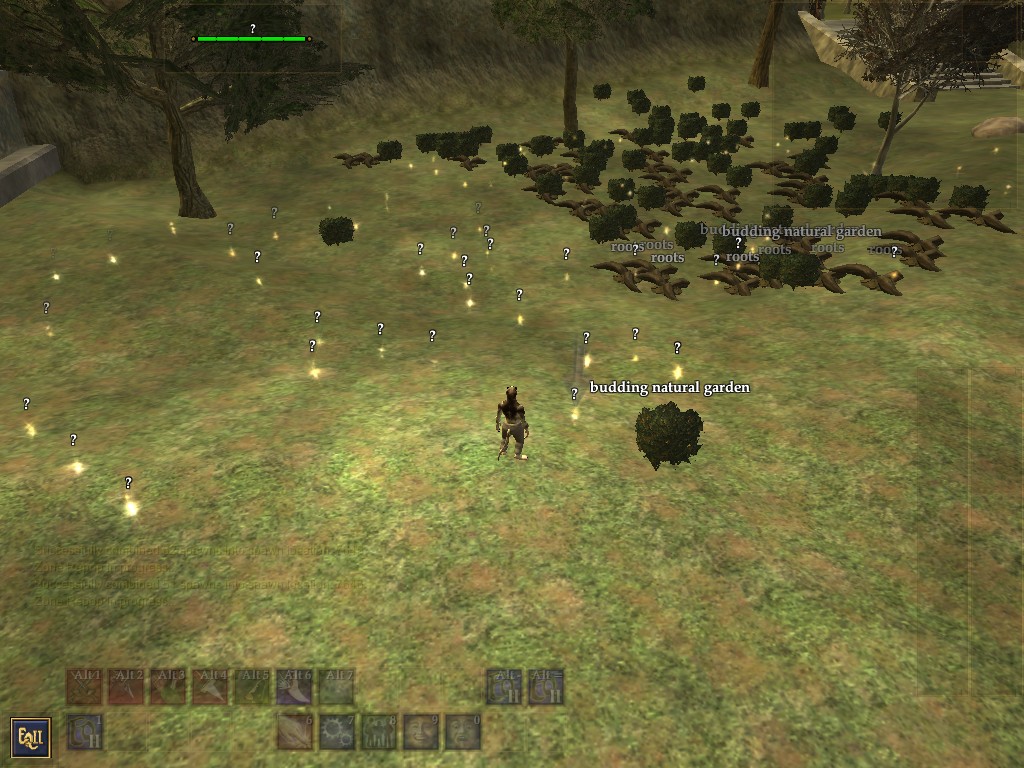Activate the Alt 5 hotbar slot
The height and width of the screenshot is (768, 1024).
tap(252, 687)
